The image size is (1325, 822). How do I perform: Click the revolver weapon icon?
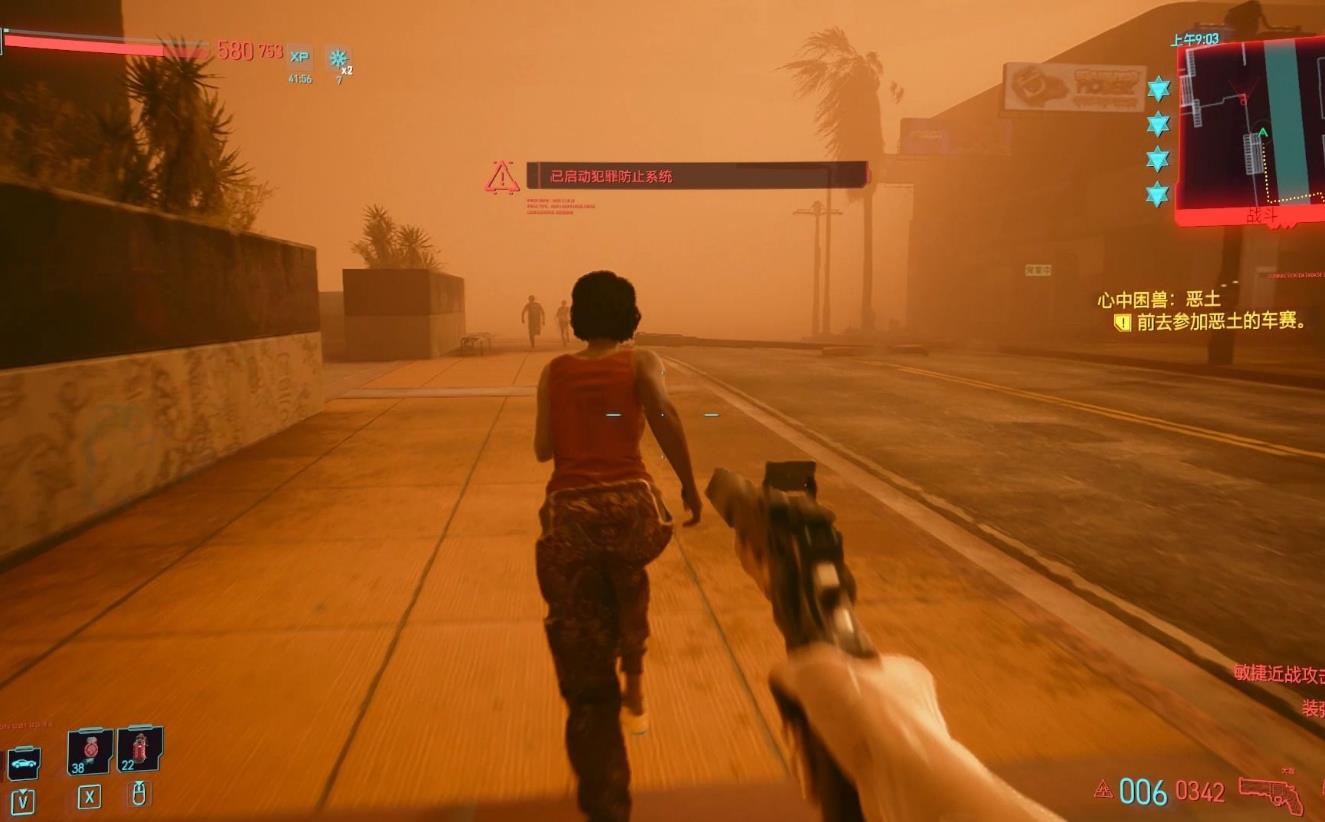(x=1271, y=794)
